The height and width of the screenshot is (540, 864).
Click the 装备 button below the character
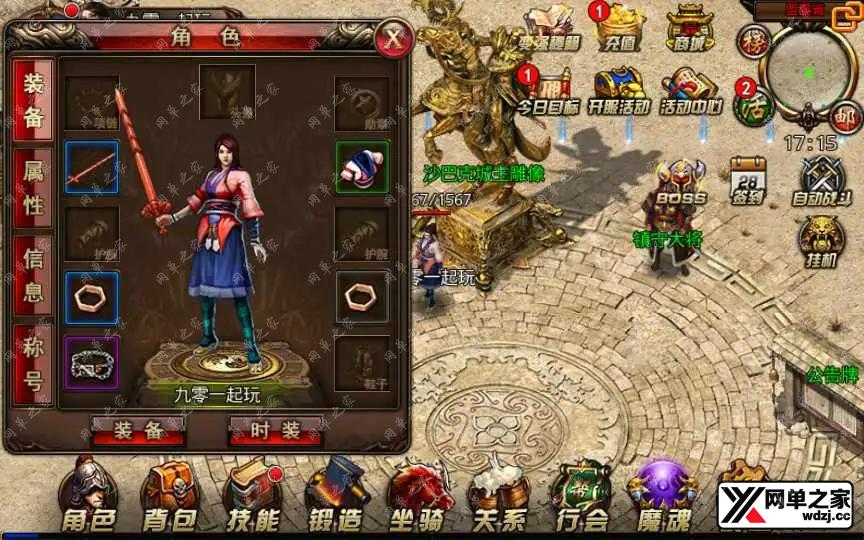point(139,430)
